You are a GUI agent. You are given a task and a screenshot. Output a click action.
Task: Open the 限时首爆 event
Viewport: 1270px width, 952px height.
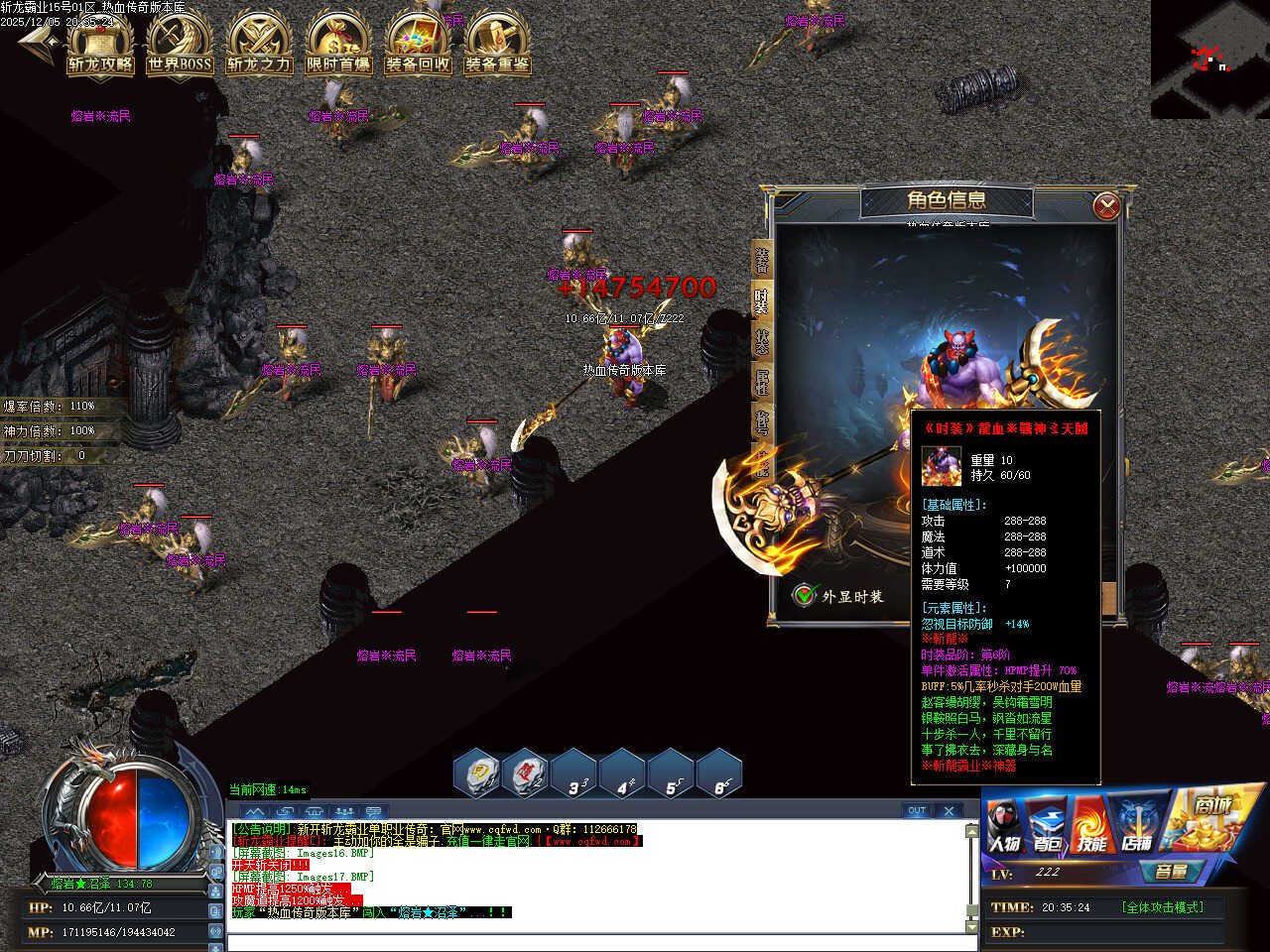338,46
